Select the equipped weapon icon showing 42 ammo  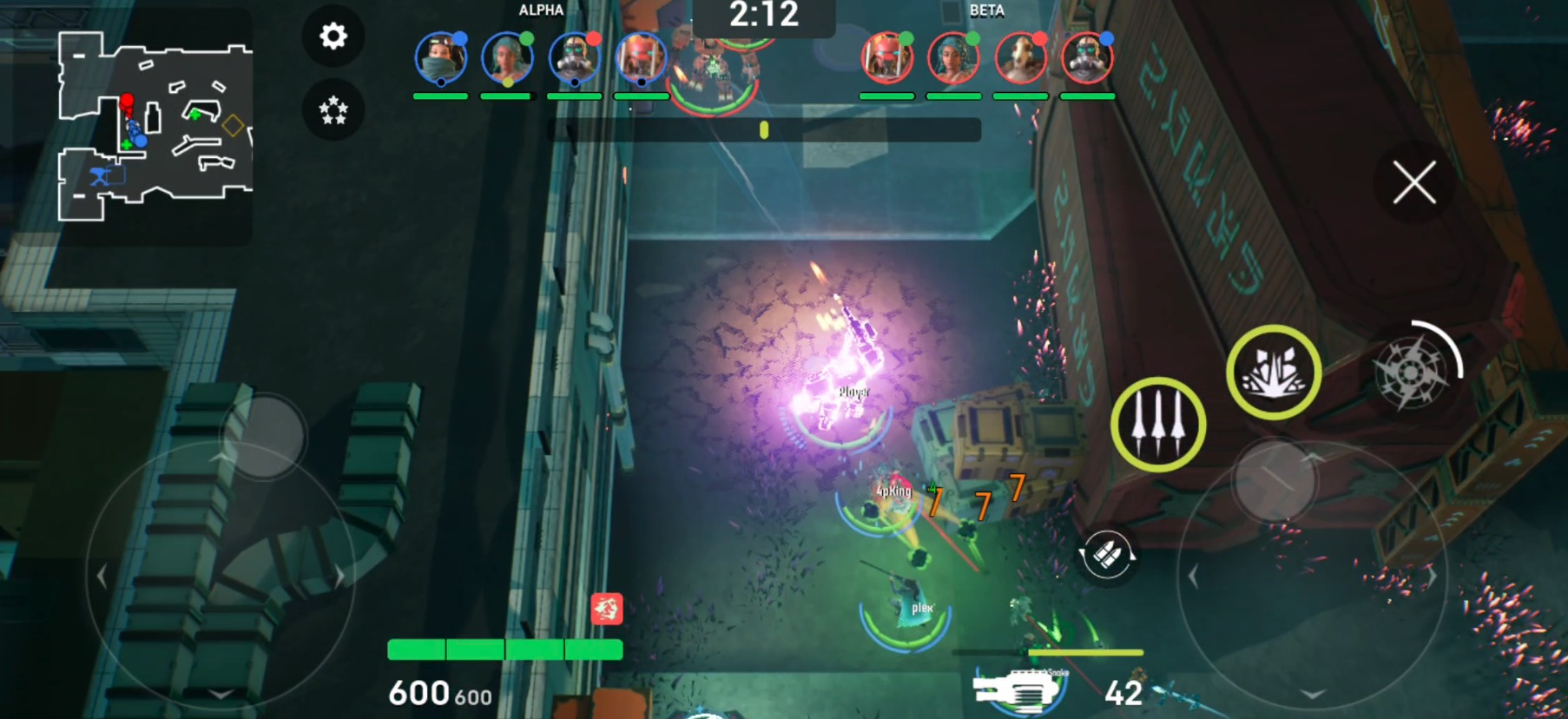pyautogui.click(x=1014, y=690)
